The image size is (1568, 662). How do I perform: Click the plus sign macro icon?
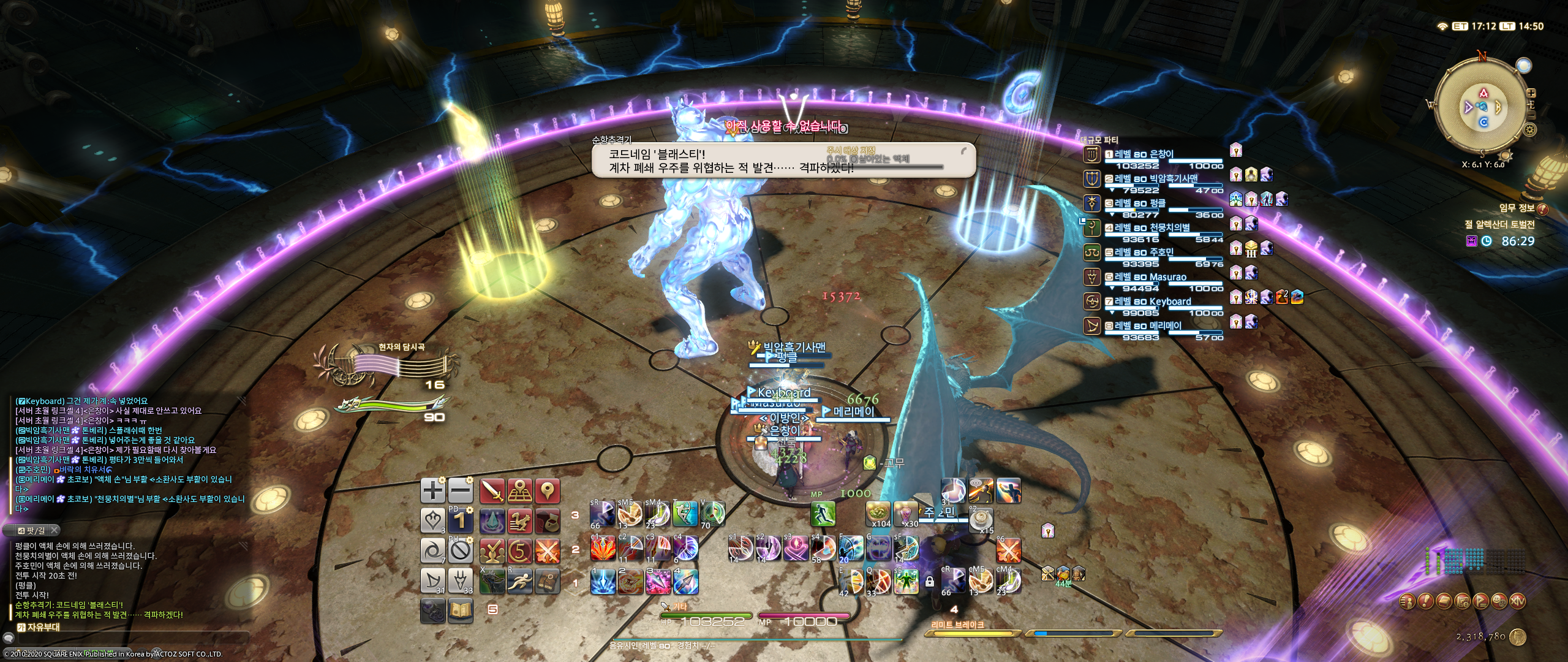(433, 490)
